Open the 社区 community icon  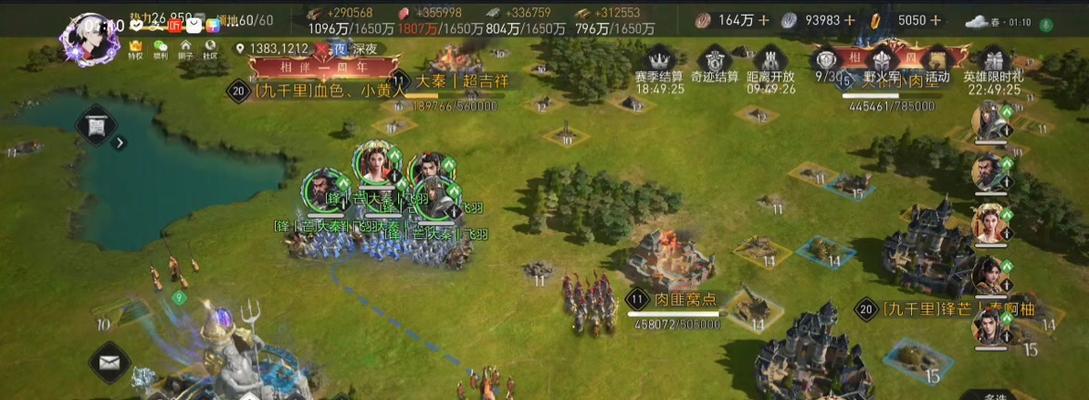click(x=210, y=49)
